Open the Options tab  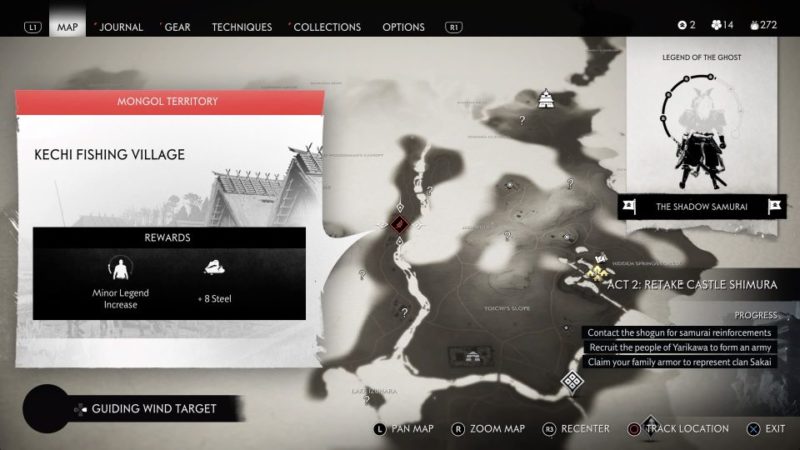[403, 27]
